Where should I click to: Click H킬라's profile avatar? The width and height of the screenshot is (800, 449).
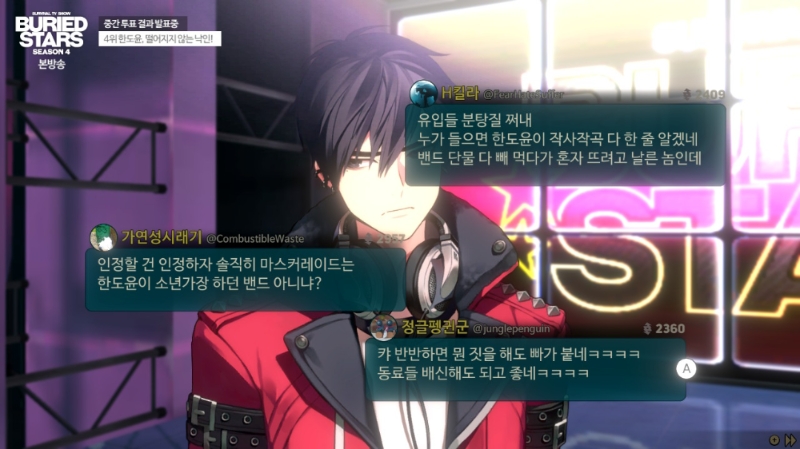424,93
